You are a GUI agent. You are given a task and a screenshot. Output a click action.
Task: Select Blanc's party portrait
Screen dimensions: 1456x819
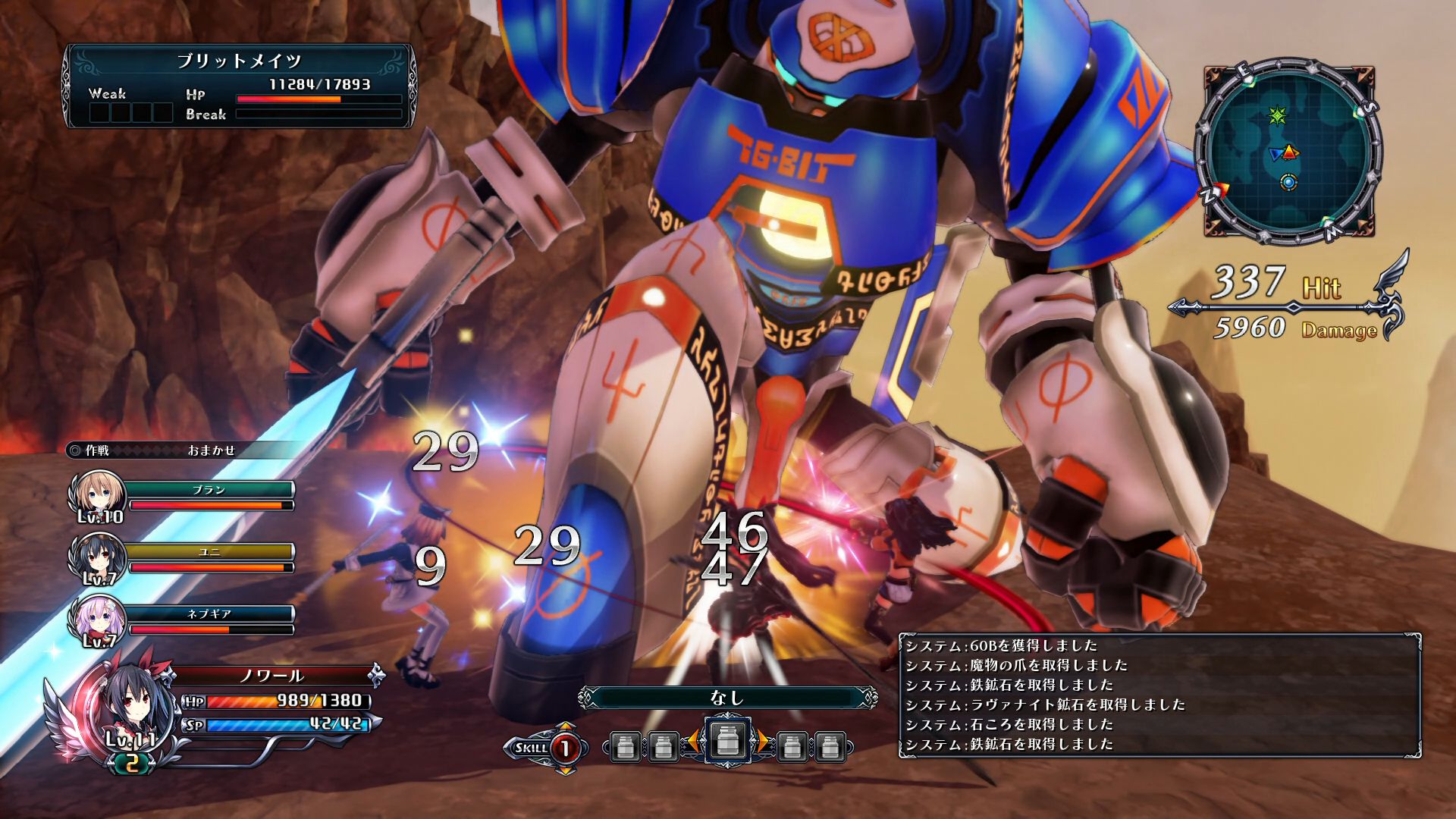point(97,496)
